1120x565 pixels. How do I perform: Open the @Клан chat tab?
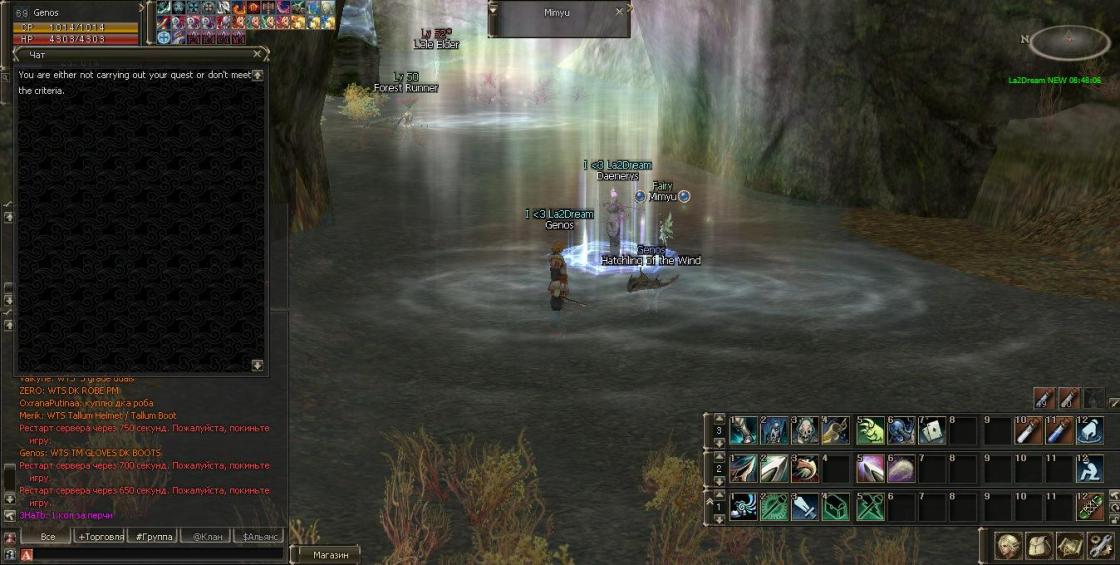[206, 536]
